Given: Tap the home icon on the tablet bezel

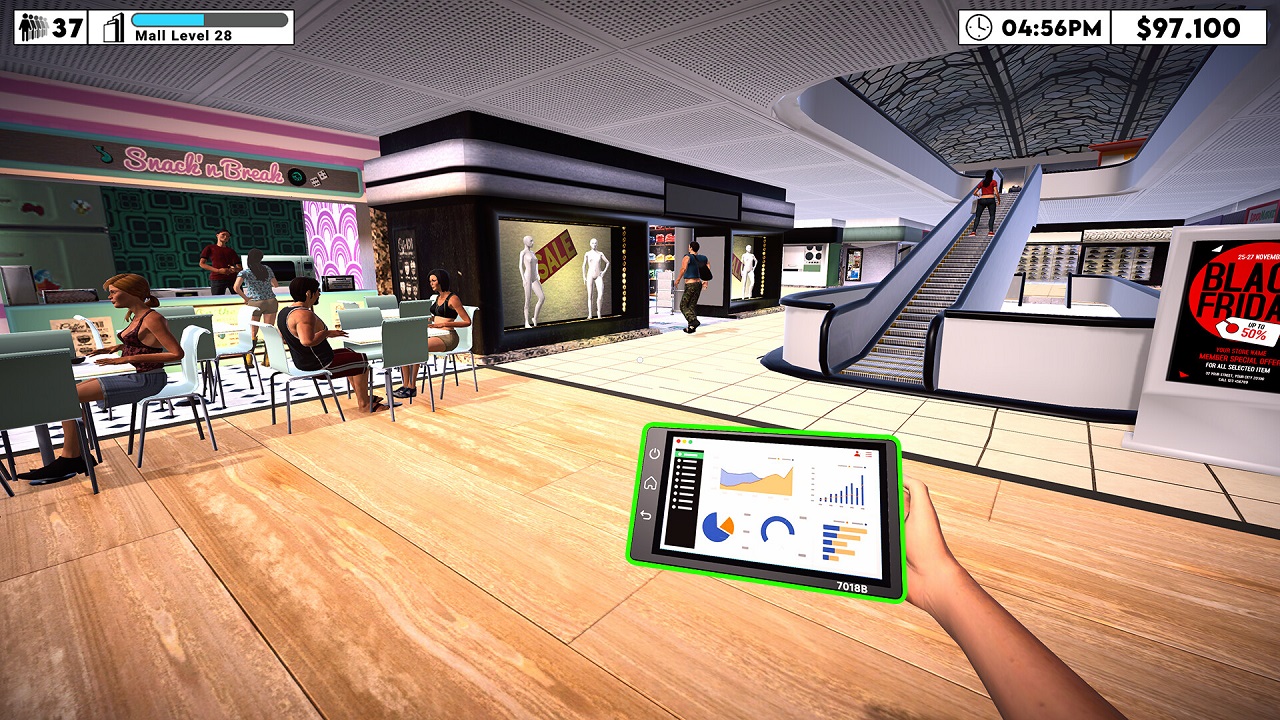Looking at the screenshot, I should pos(651,483).
